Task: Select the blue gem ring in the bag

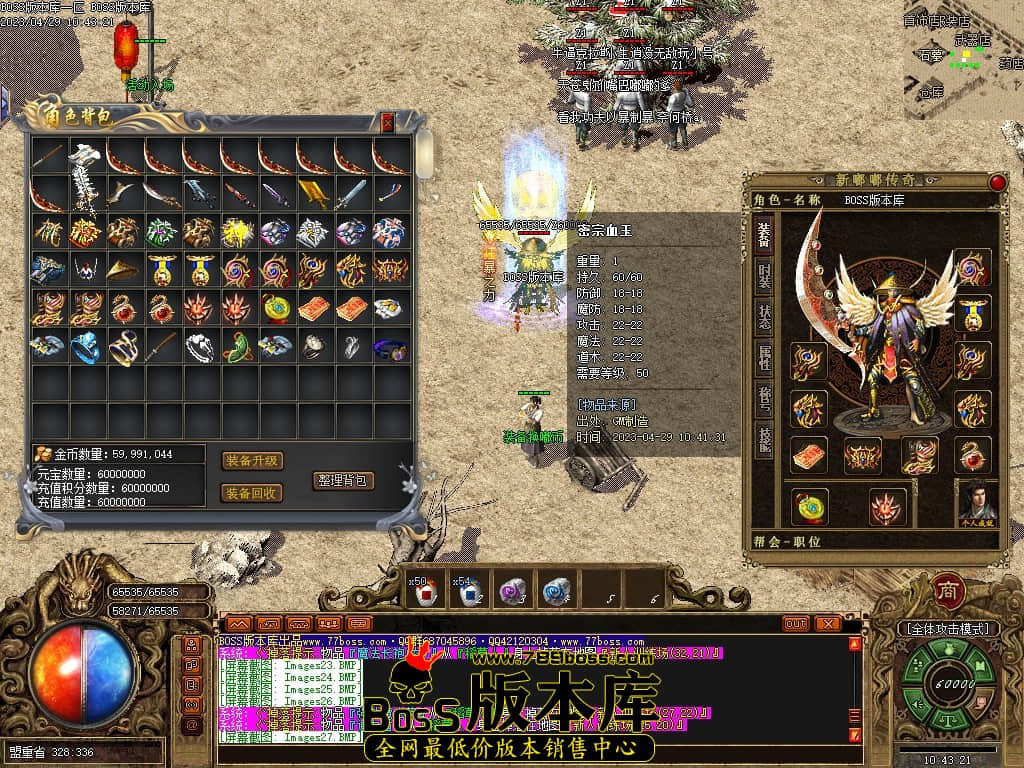Action: click(85, 346)
